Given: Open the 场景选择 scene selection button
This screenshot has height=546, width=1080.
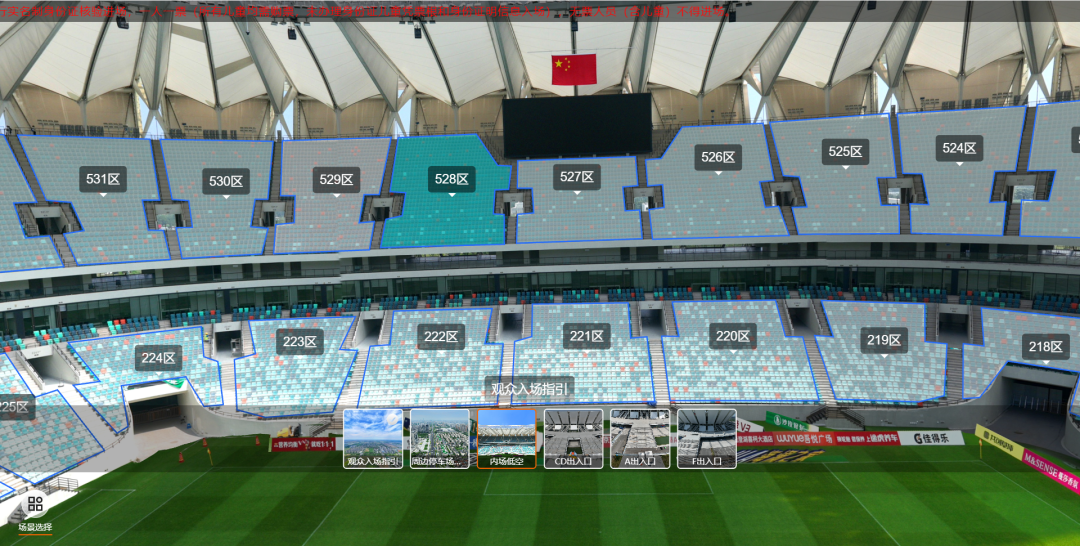Looking at the screenshot, I should tap(35, 511).
